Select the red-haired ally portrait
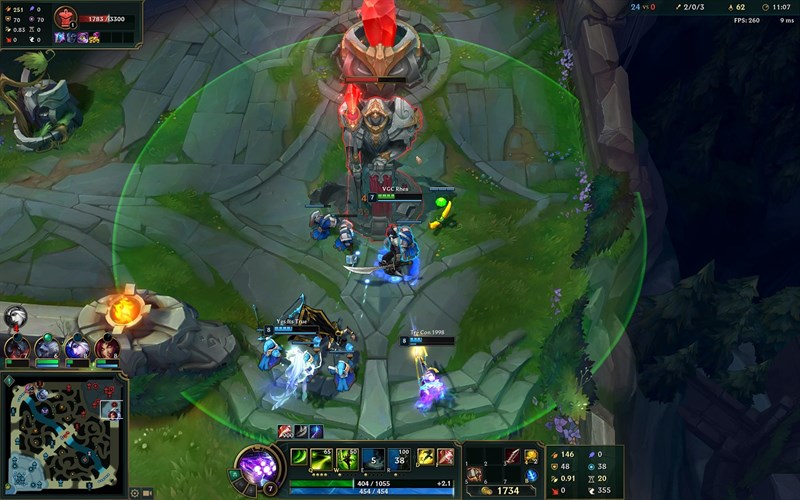 click(x=108, y=347)
